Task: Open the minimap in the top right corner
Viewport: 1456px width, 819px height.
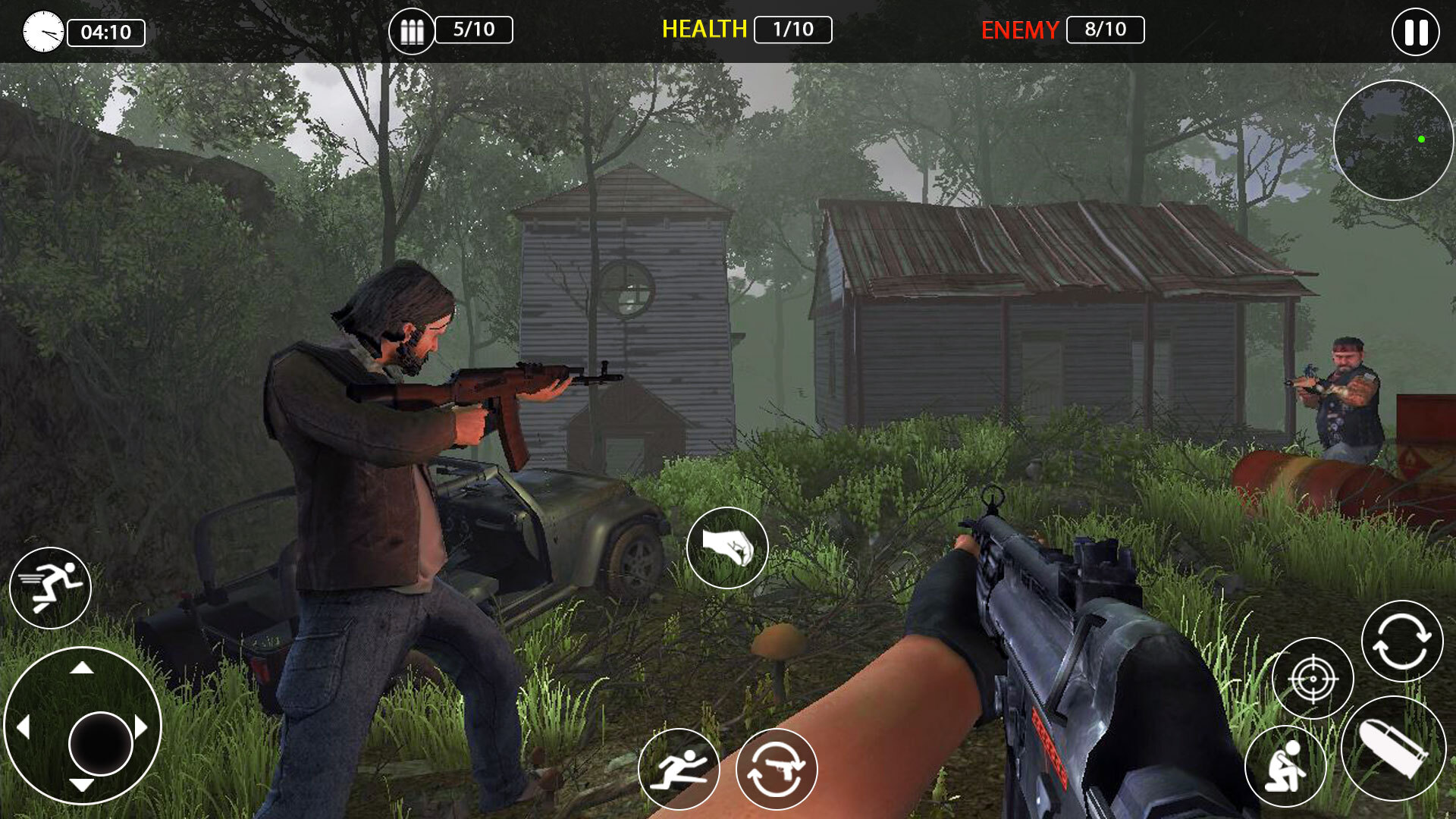Action: 1395,140
